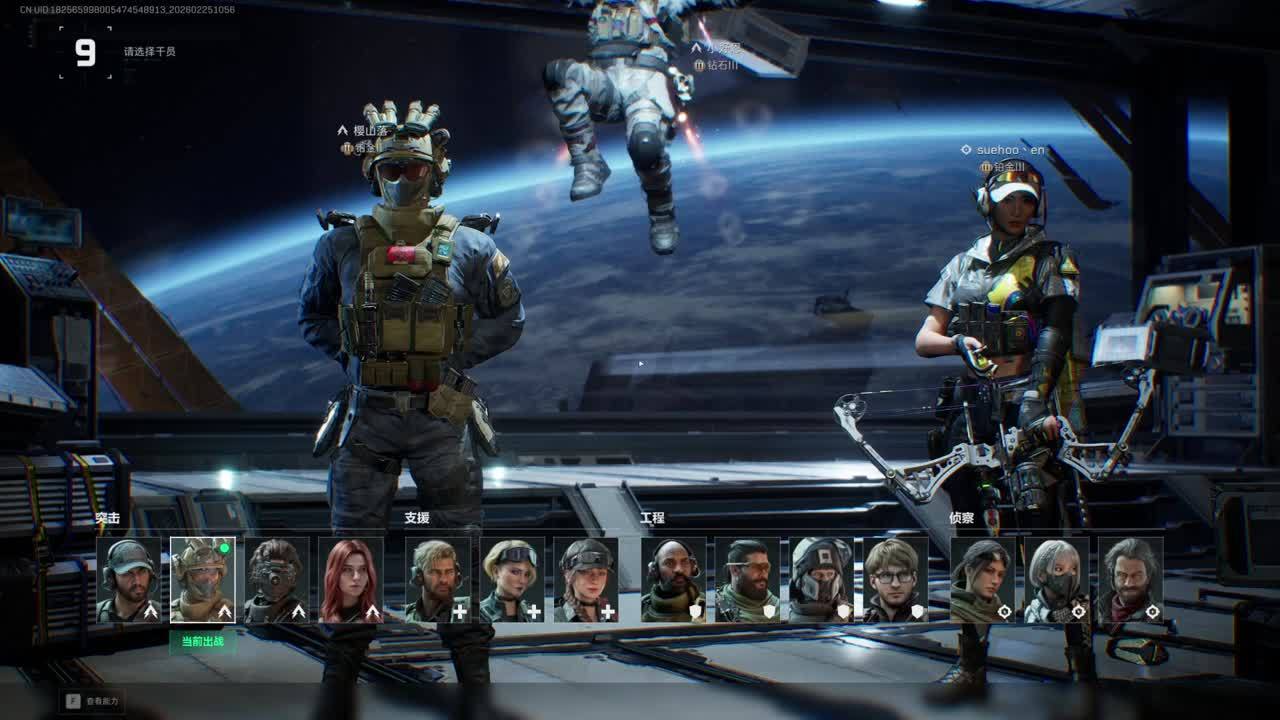
Task: Select the blonde support operator with goggles
Action: pos(512,580)
